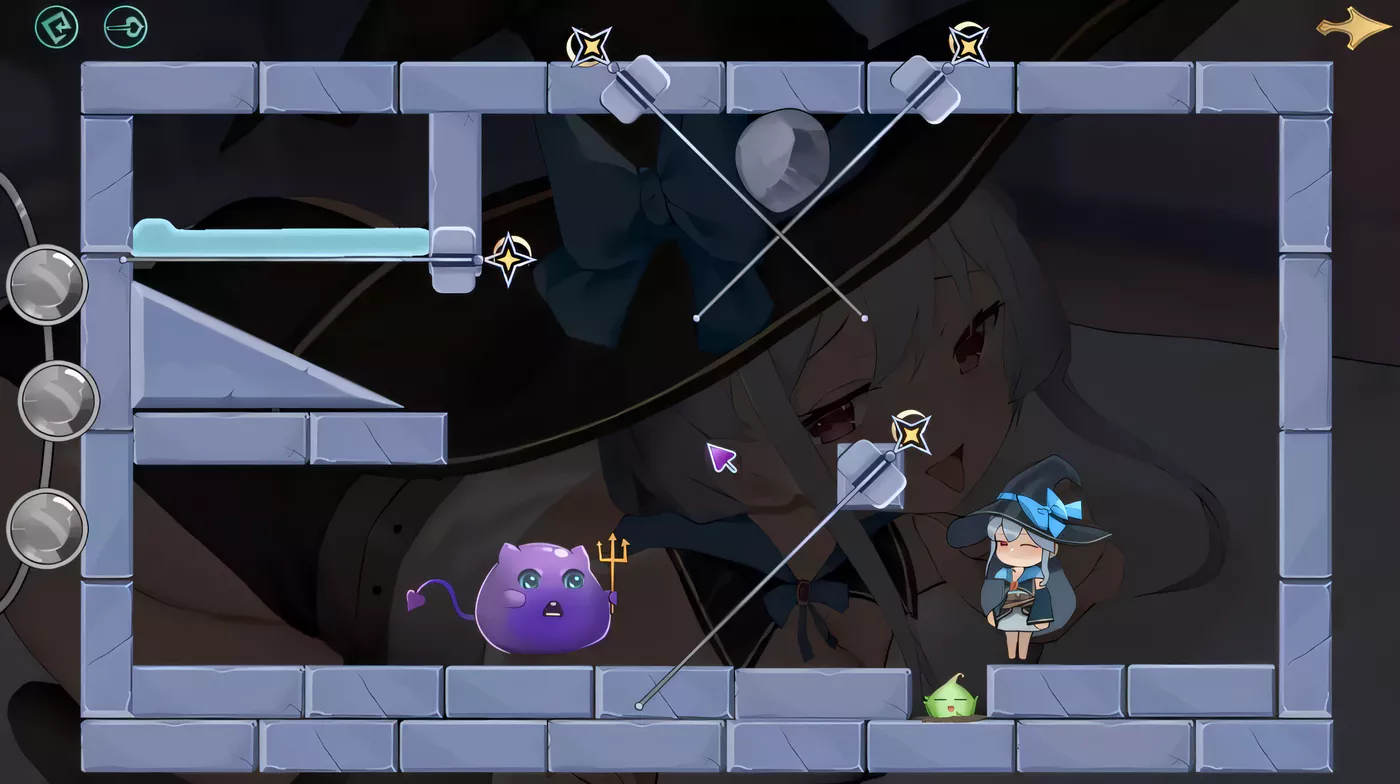
Task: Pull the star-handled pin beside the witch
Action: [x=911, y=432]
